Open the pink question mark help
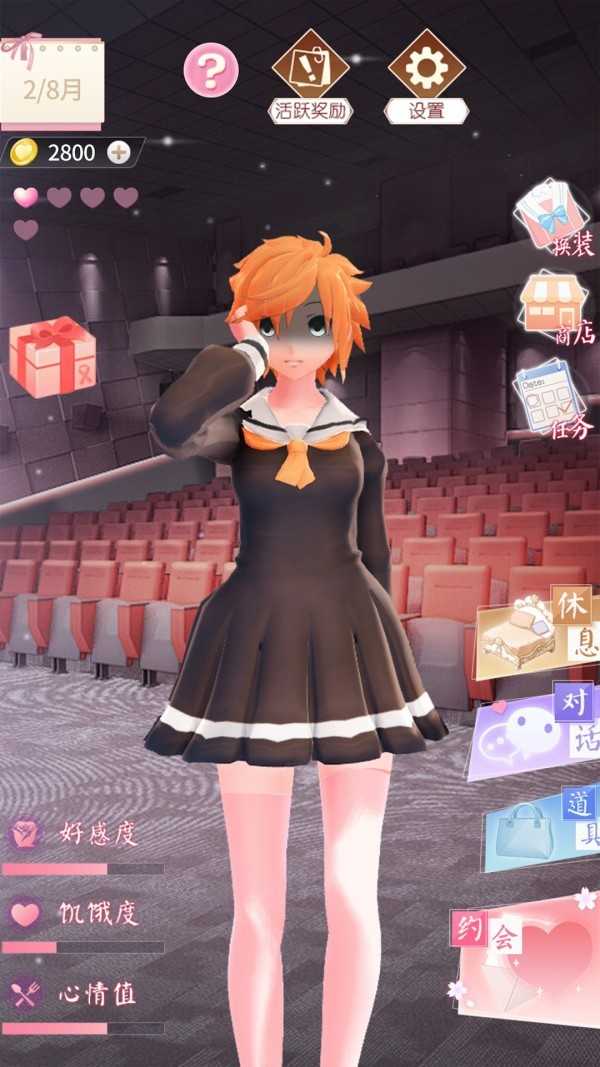 tap(211, 70)
